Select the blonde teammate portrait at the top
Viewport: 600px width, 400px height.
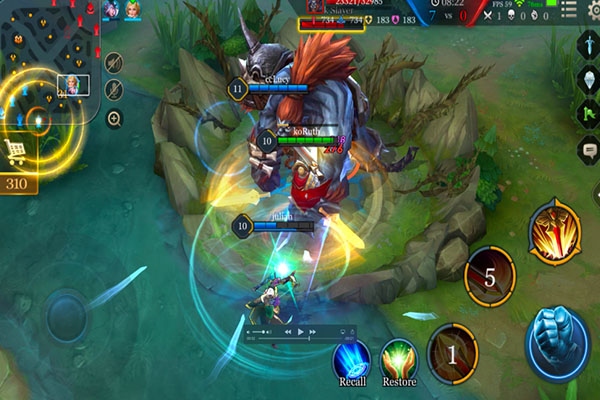[132, 10]
